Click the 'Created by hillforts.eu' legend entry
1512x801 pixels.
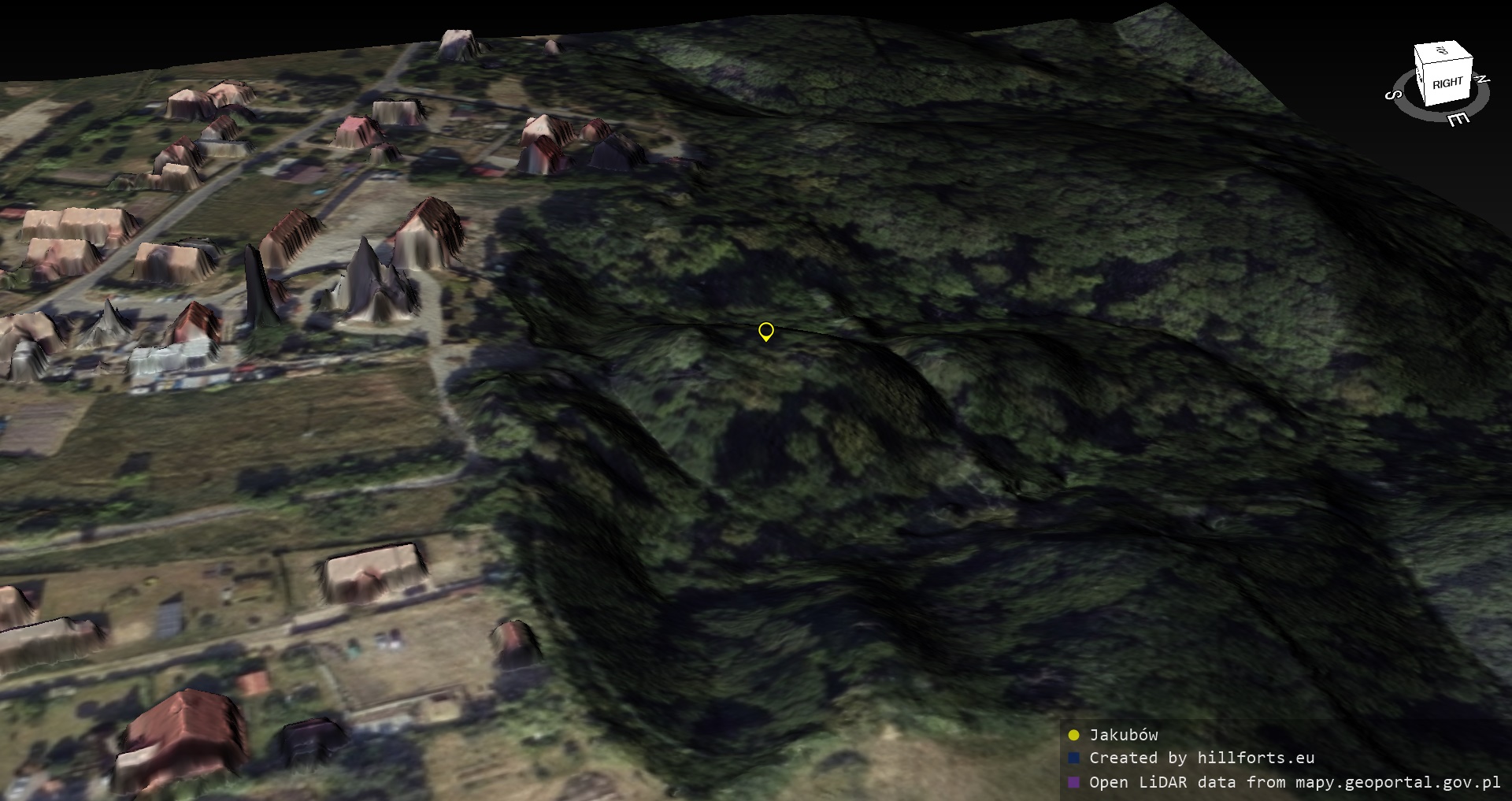point(1201,758)
